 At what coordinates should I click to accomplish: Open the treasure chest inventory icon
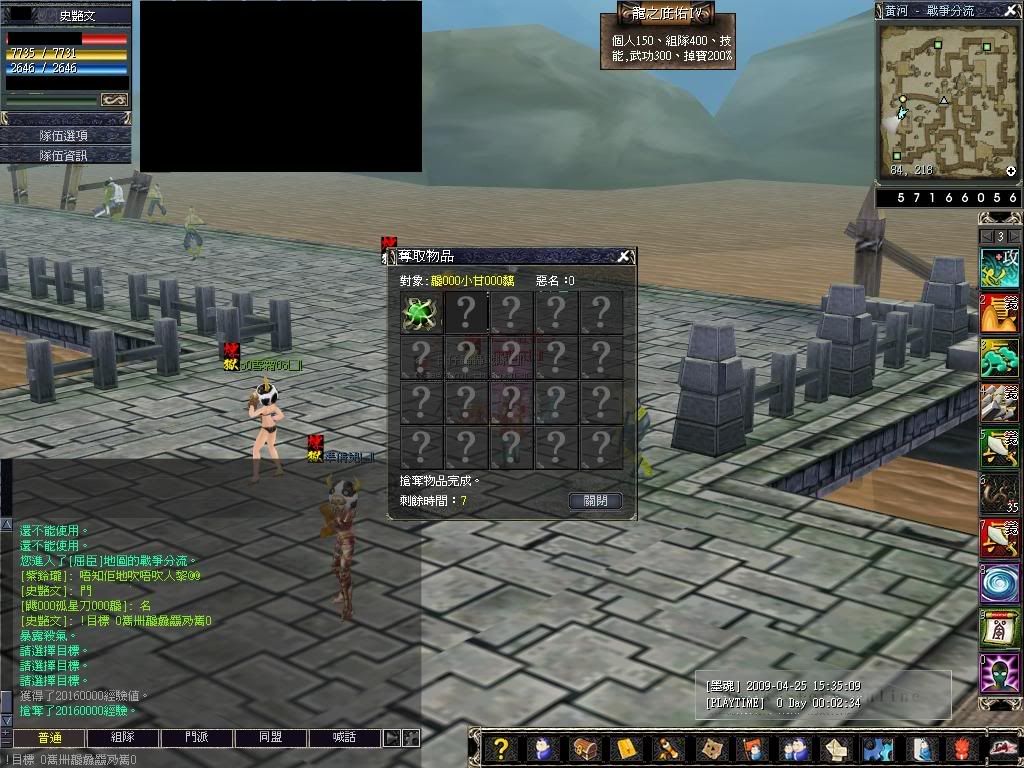(x=583, y=748)
